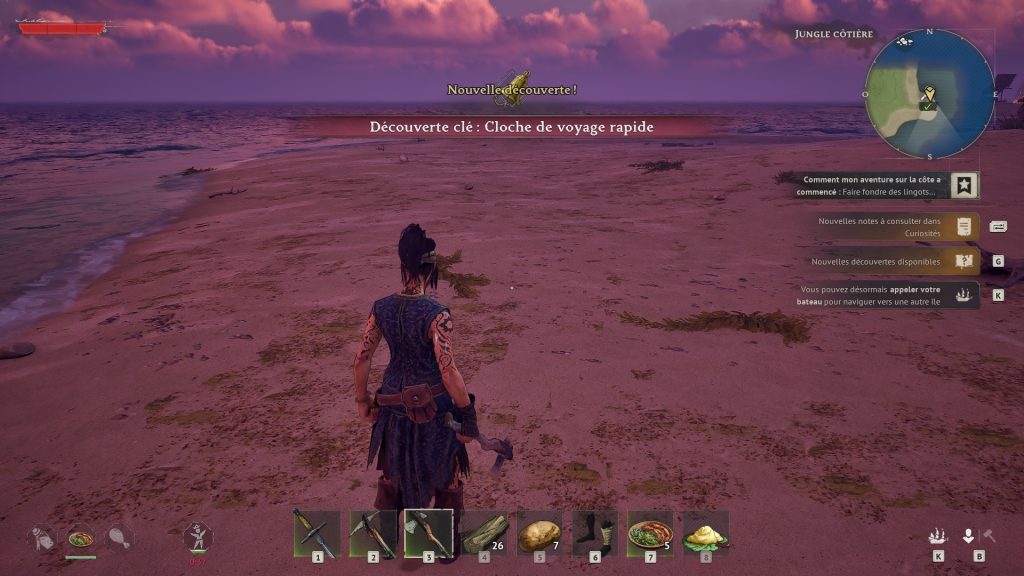Click the Cloche de voyage rapide discovery banner
1024x576 pixels.
click(x=512, y=127)
